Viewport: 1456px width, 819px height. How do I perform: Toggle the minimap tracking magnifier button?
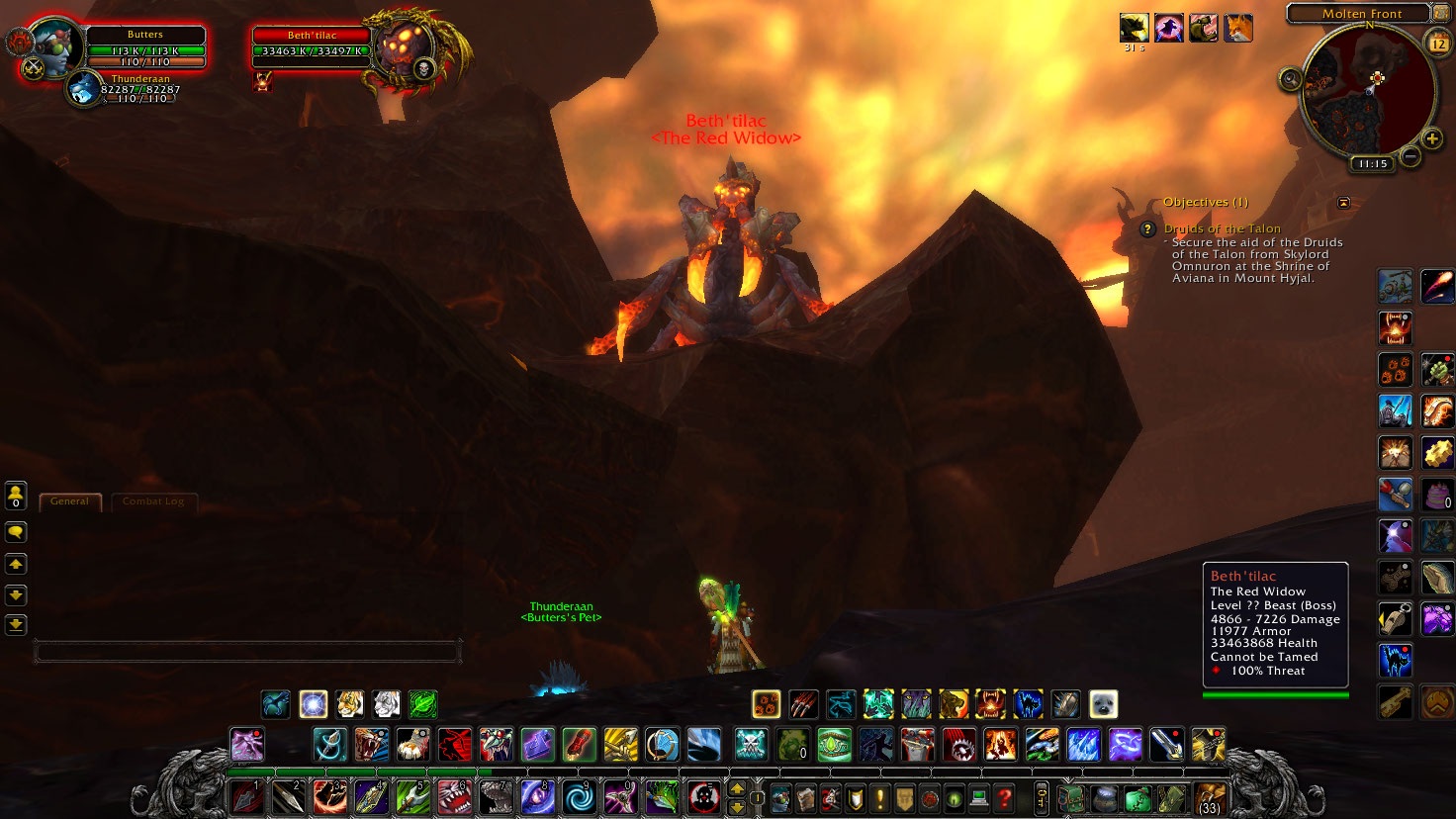click(1291, 80)
